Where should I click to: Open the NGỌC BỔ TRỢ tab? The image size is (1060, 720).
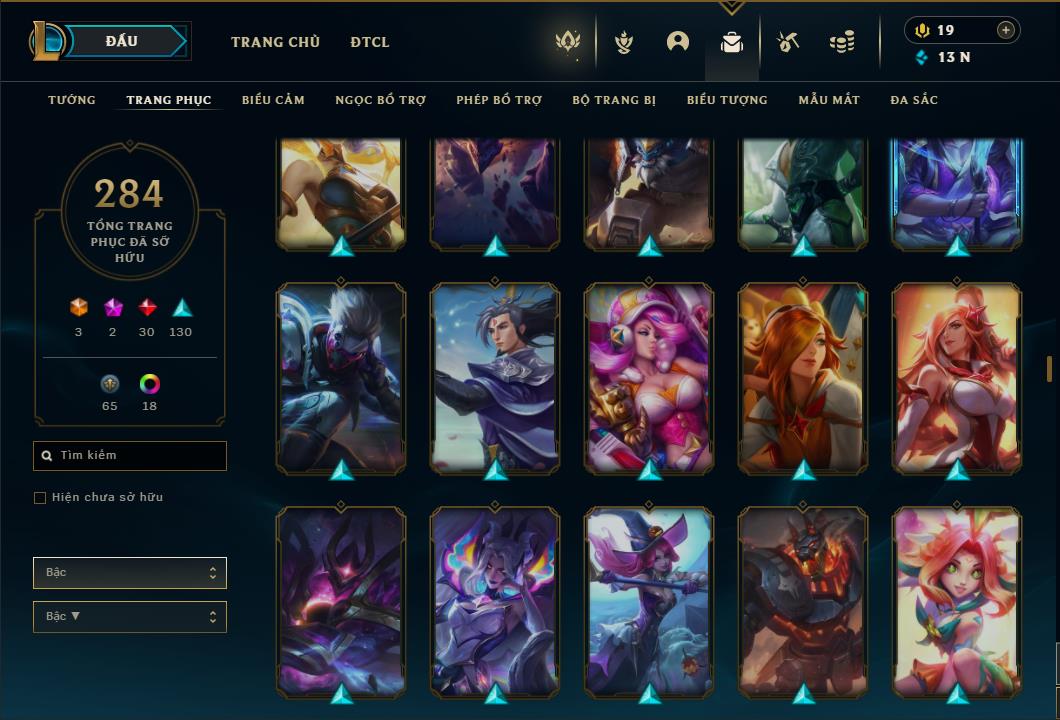(x=380, y=100)
